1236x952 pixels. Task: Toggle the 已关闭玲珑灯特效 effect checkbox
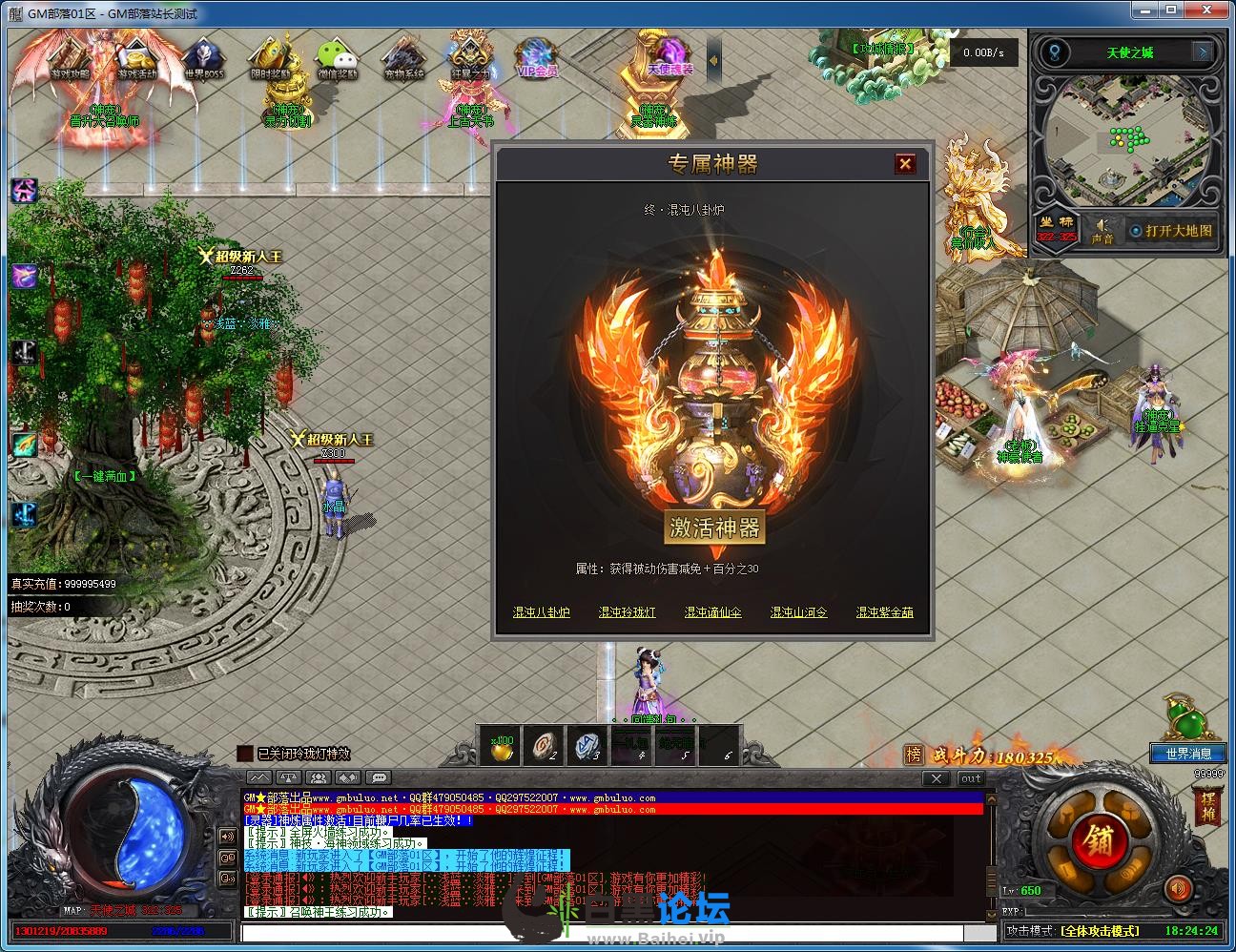pyautogui.click(x=245, y=754)
